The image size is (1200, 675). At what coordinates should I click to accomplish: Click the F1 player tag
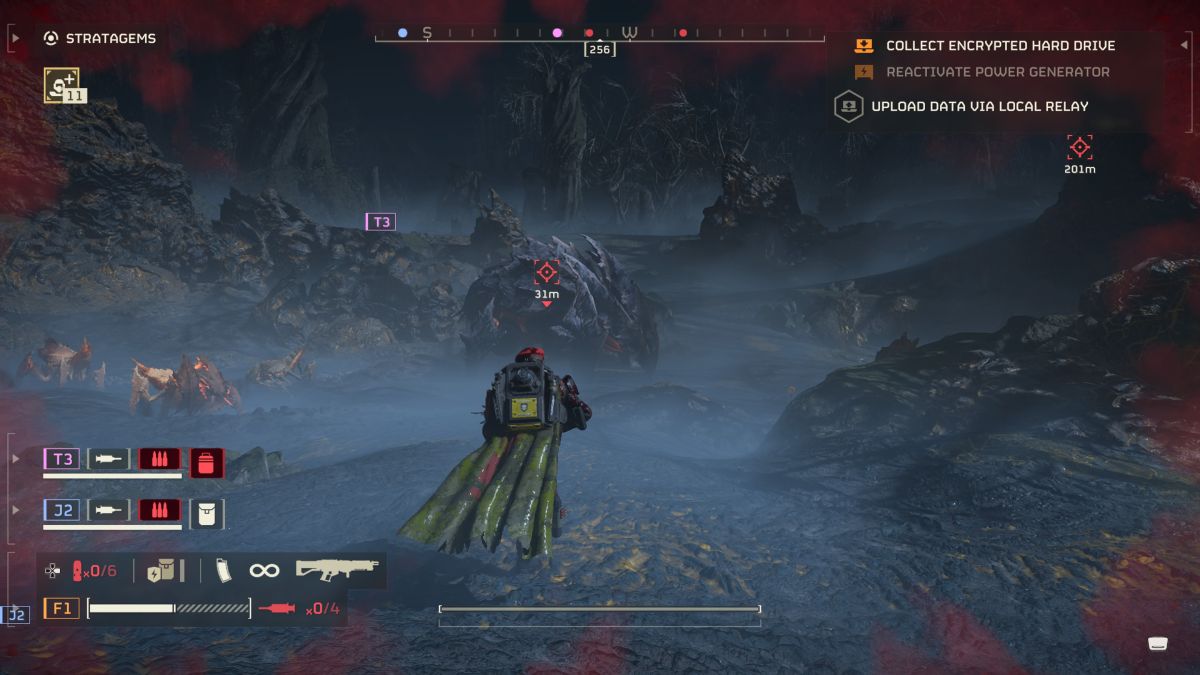click(x=61, y=607)
